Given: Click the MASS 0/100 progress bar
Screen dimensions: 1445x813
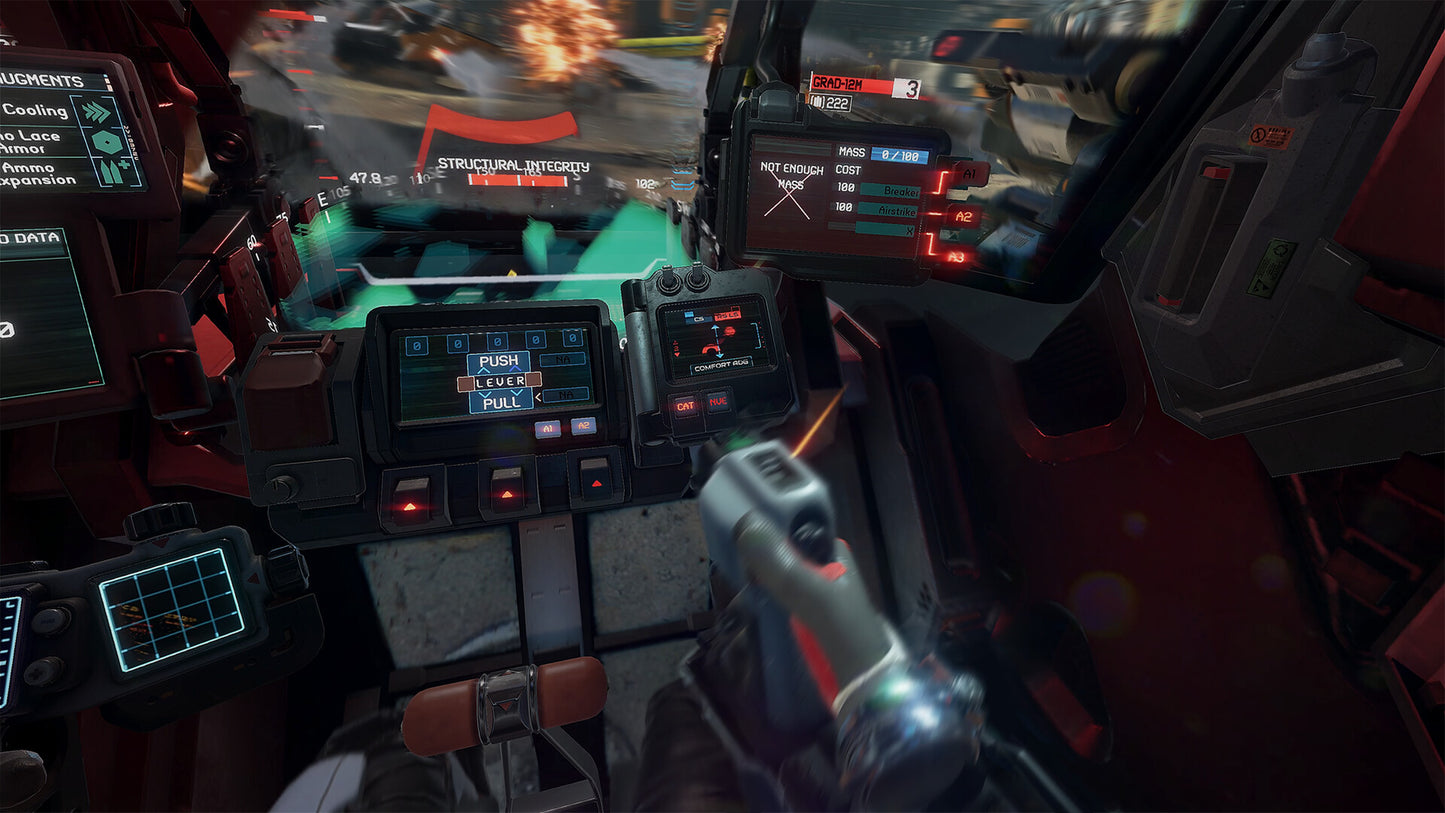Looking at the screenshot, I should 900,153.
